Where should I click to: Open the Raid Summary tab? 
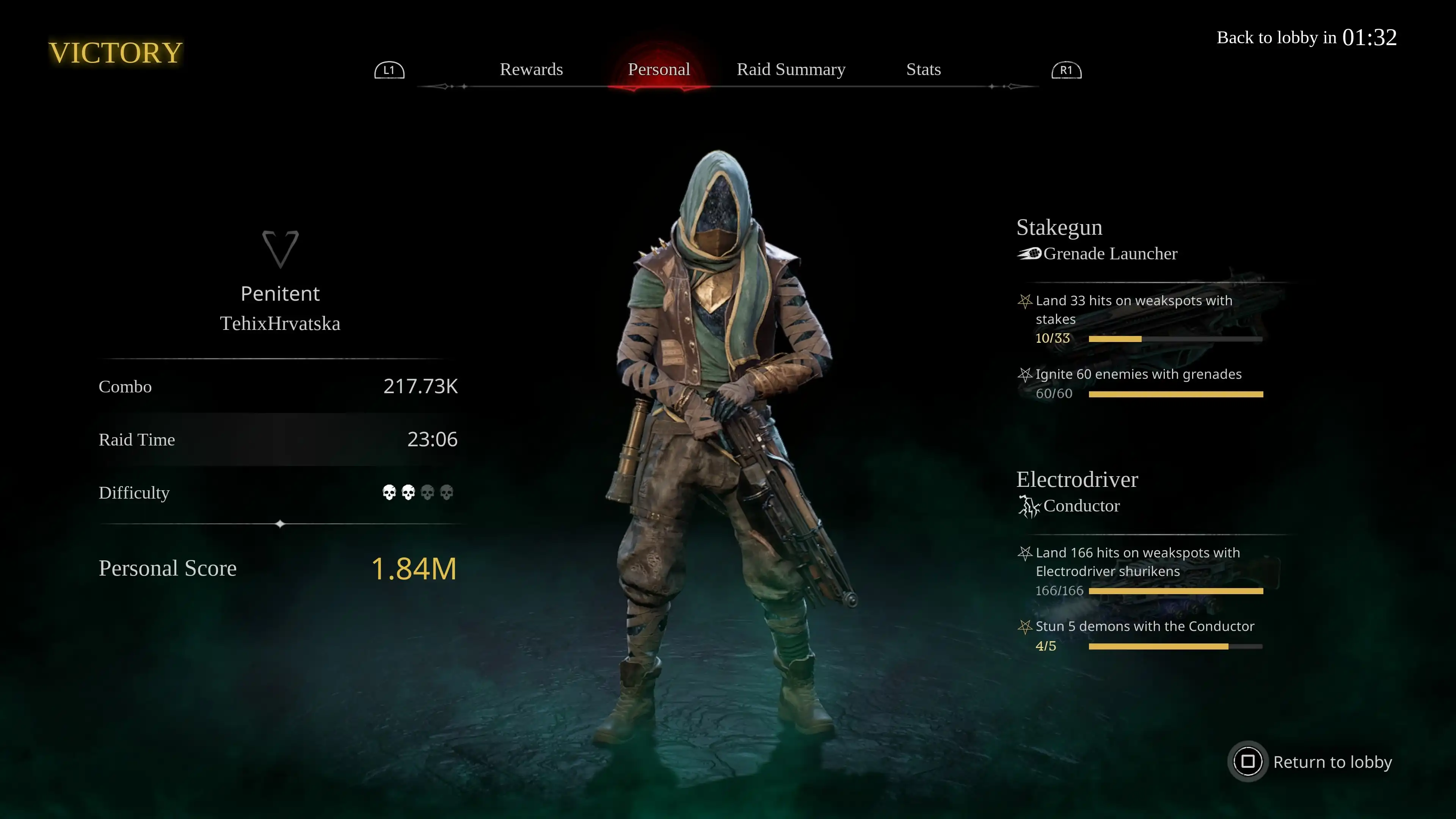tap(791, 69)
